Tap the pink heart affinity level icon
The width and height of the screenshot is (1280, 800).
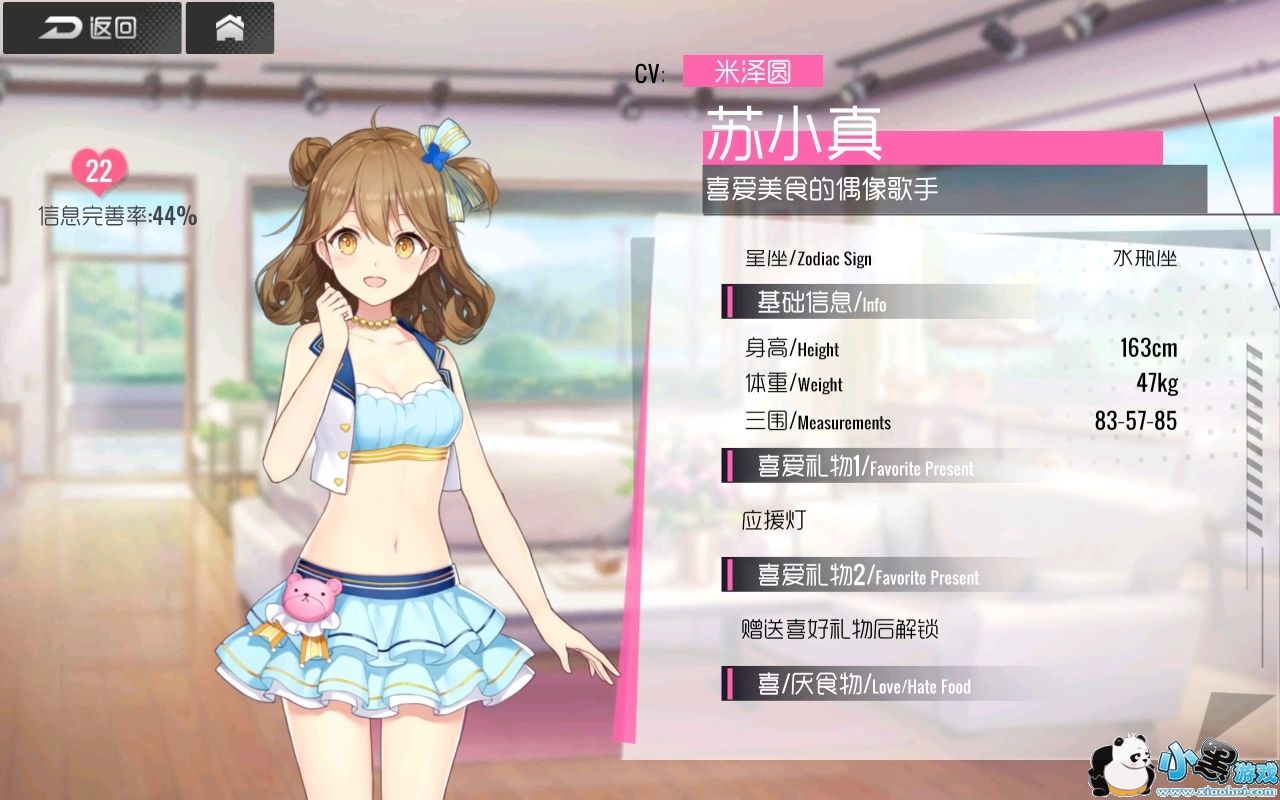(x=99, y=172)
